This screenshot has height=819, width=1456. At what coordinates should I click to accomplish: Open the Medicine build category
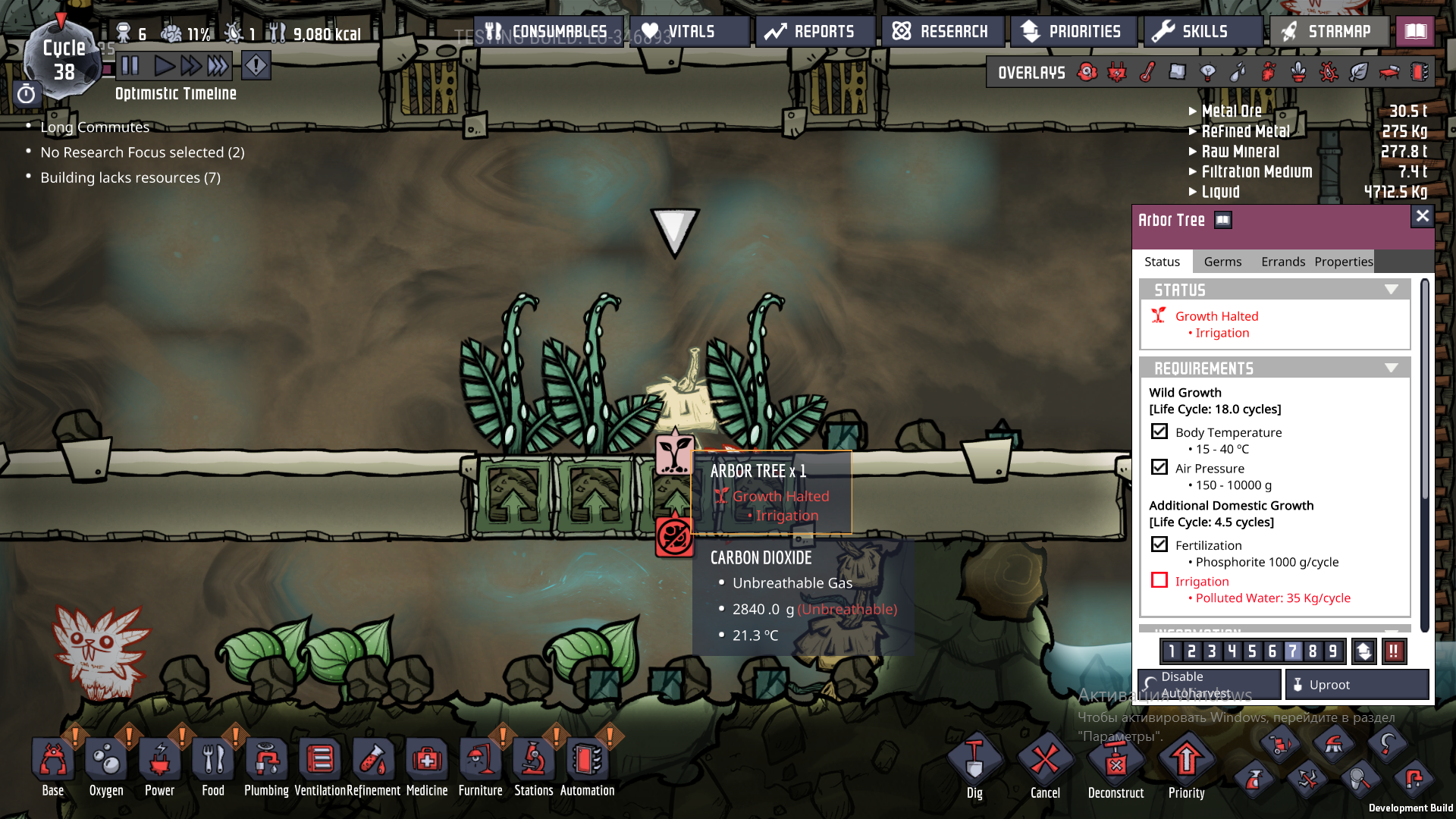point(427,758)
